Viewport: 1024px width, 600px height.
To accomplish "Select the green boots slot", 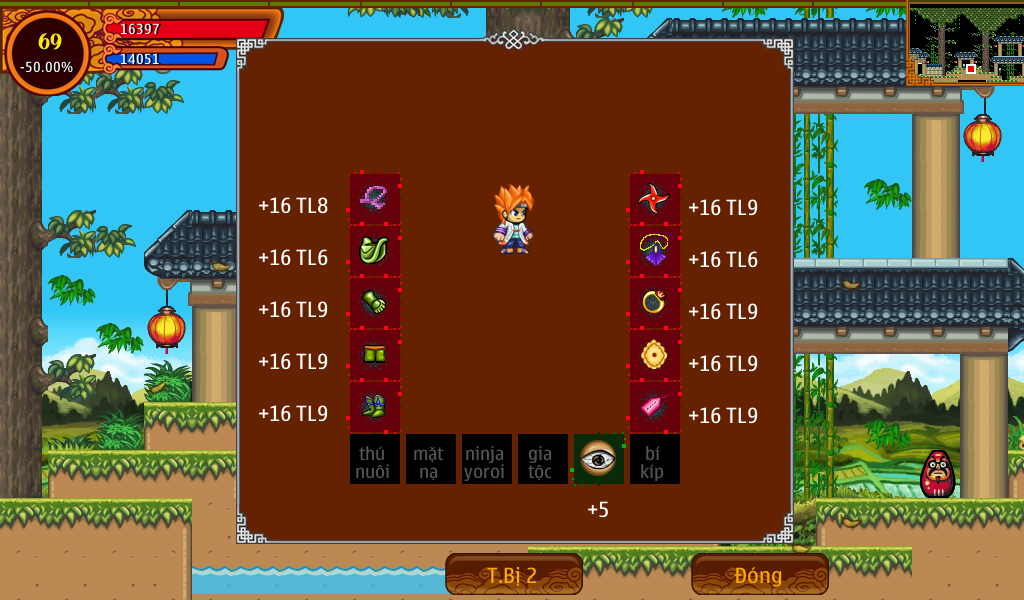I will click(375, 407).
